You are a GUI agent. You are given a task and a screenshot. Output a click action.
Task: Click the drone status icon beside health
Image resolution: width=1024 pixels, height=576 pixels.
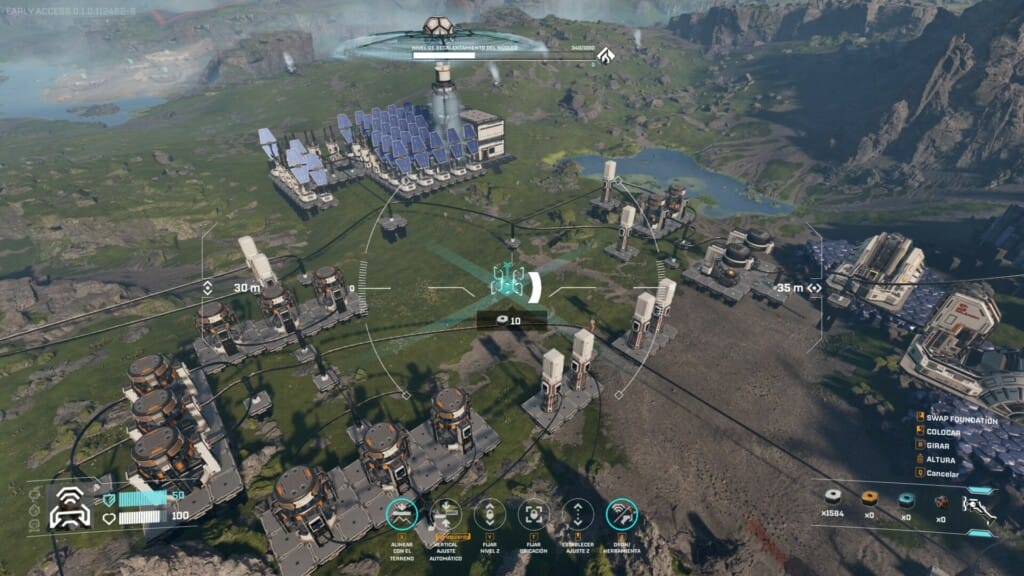pos(69,507)
